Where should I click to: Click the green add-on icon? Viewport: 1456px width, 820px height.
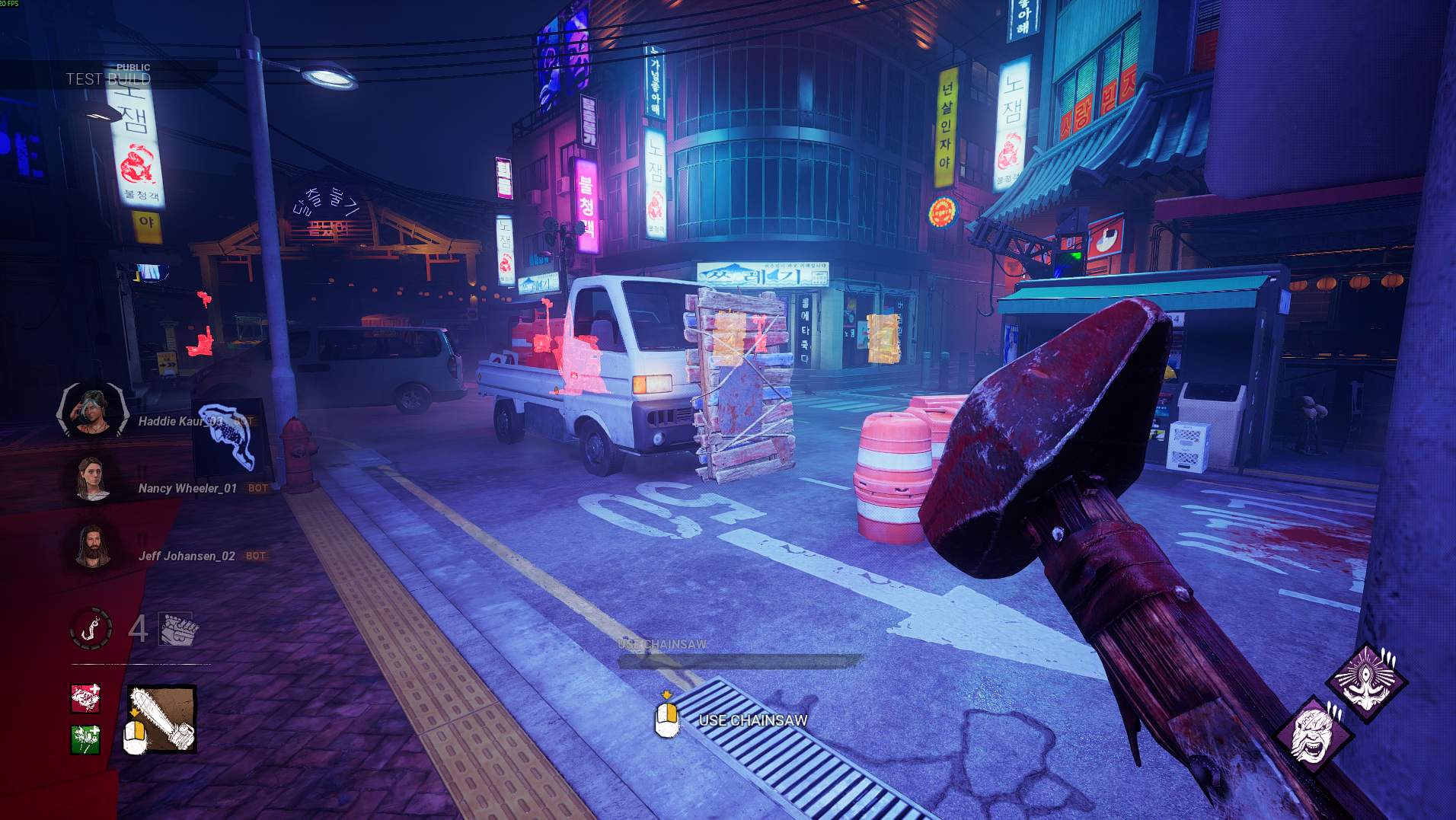click(x=85, y=739)
